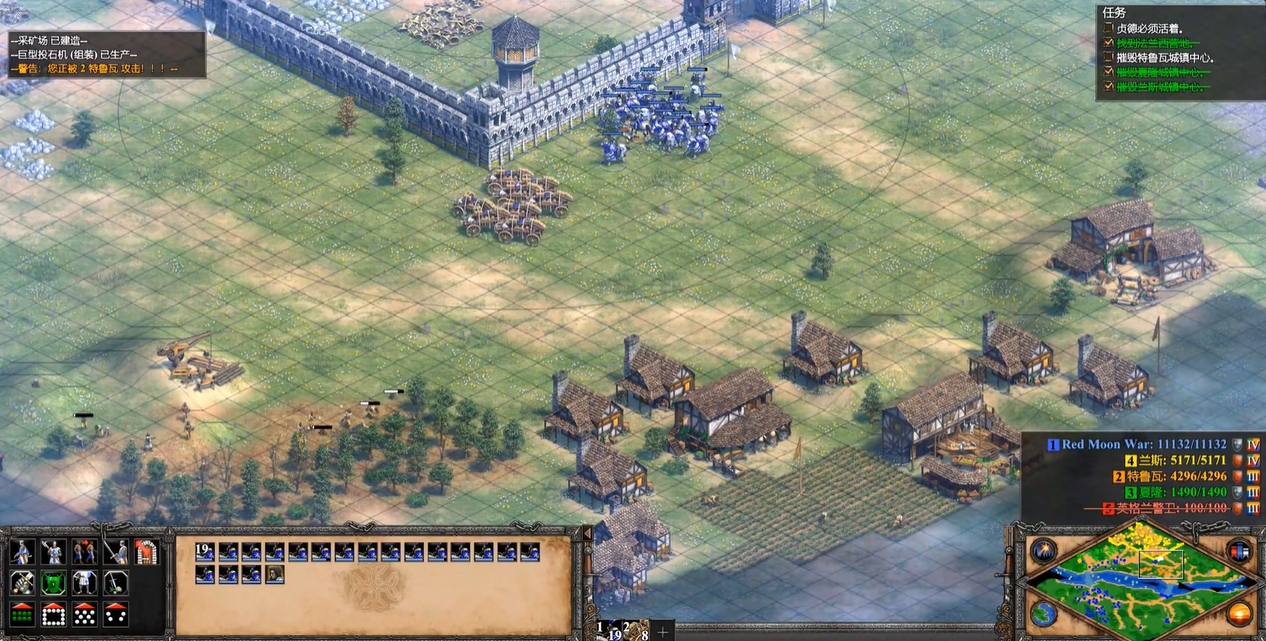Click the 特鲁瓦 player score entry
1266x641 pixels.
[x=1170, y=476]
